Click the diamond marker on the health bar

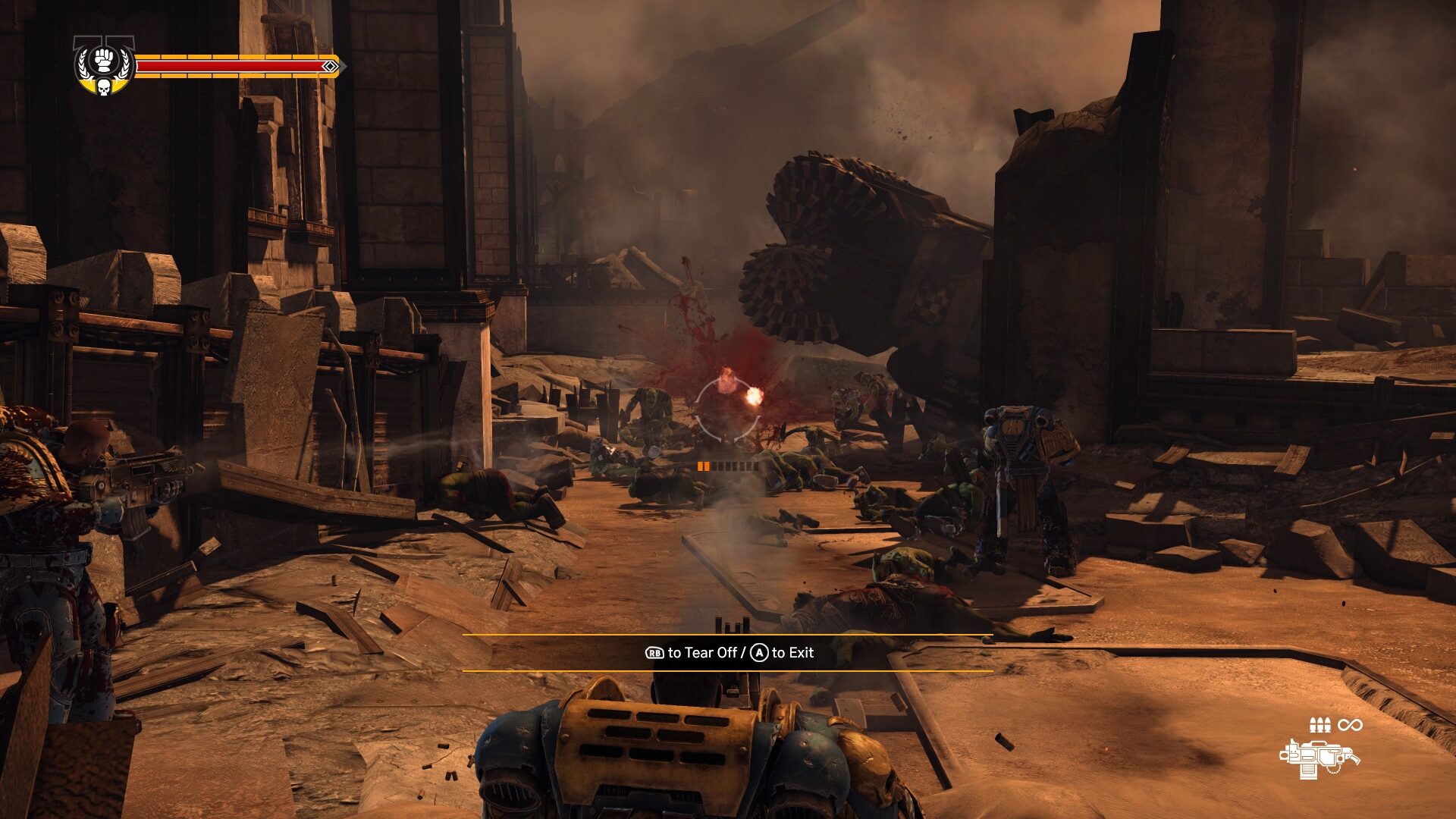click(329, 66)
